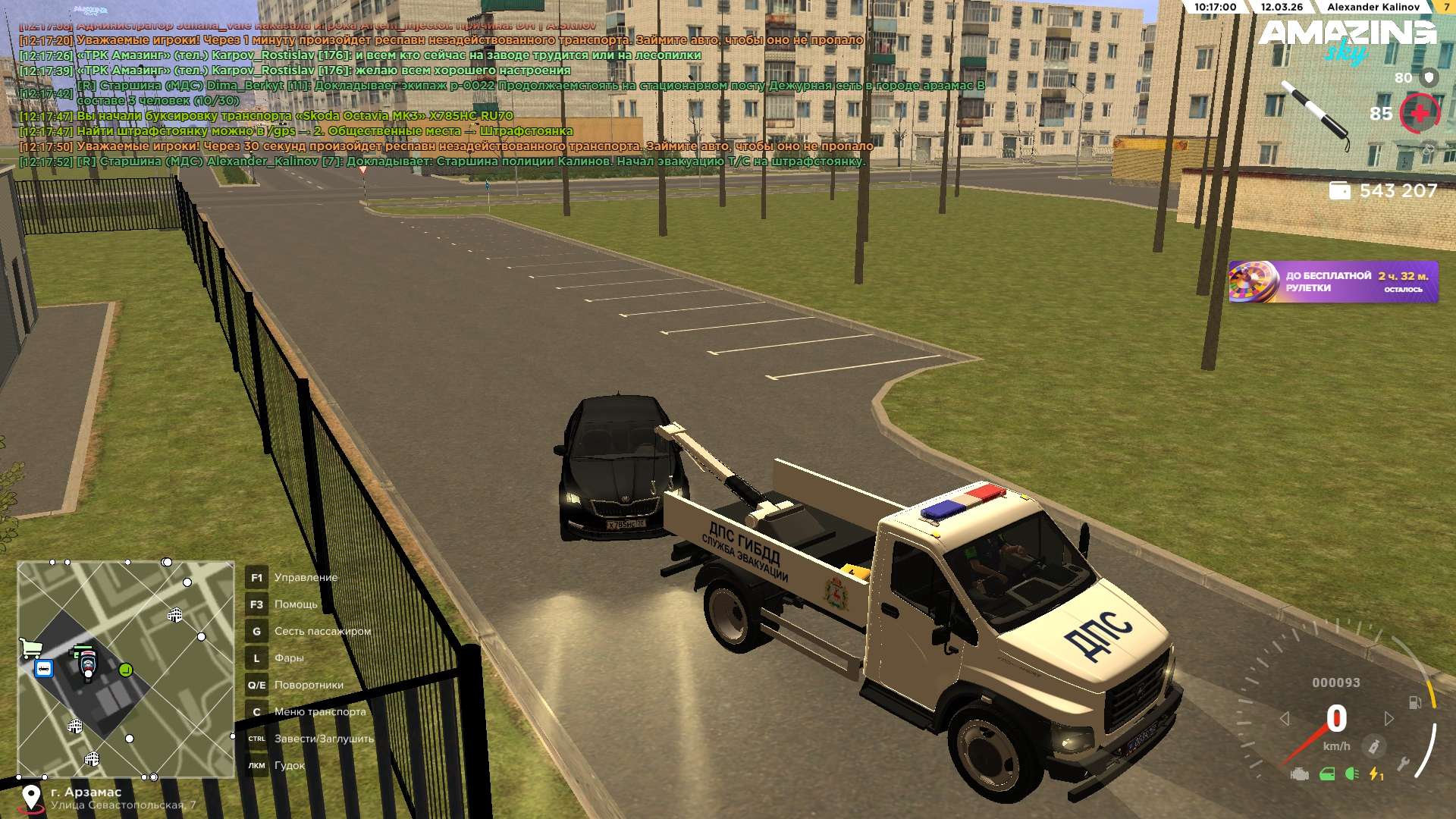Select the police baton weapon icon
This screenshot has height=819, width=1456.
point(1316,115)
